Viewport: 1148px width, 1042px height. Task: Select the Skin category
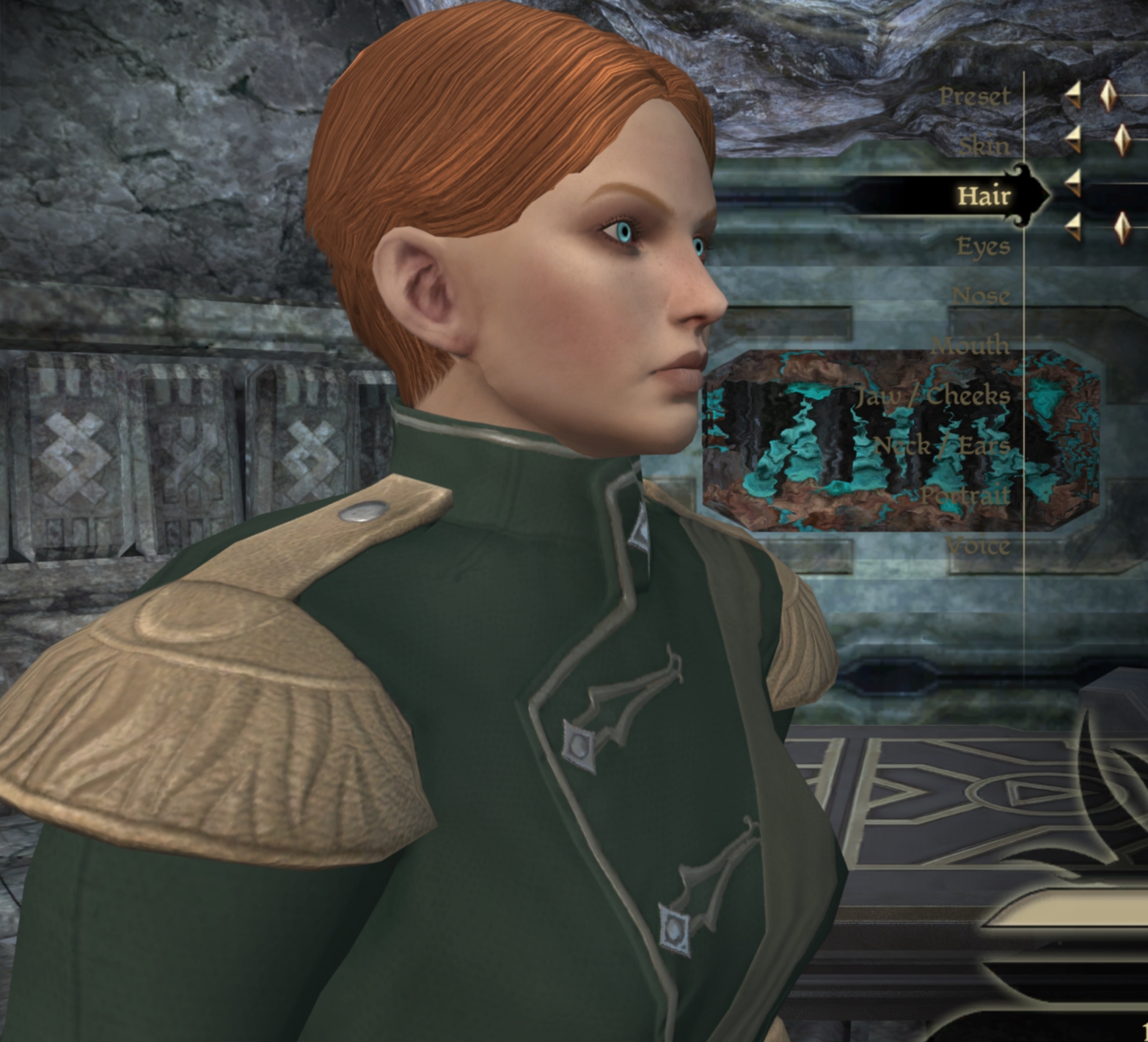click(x=984, y=146)
